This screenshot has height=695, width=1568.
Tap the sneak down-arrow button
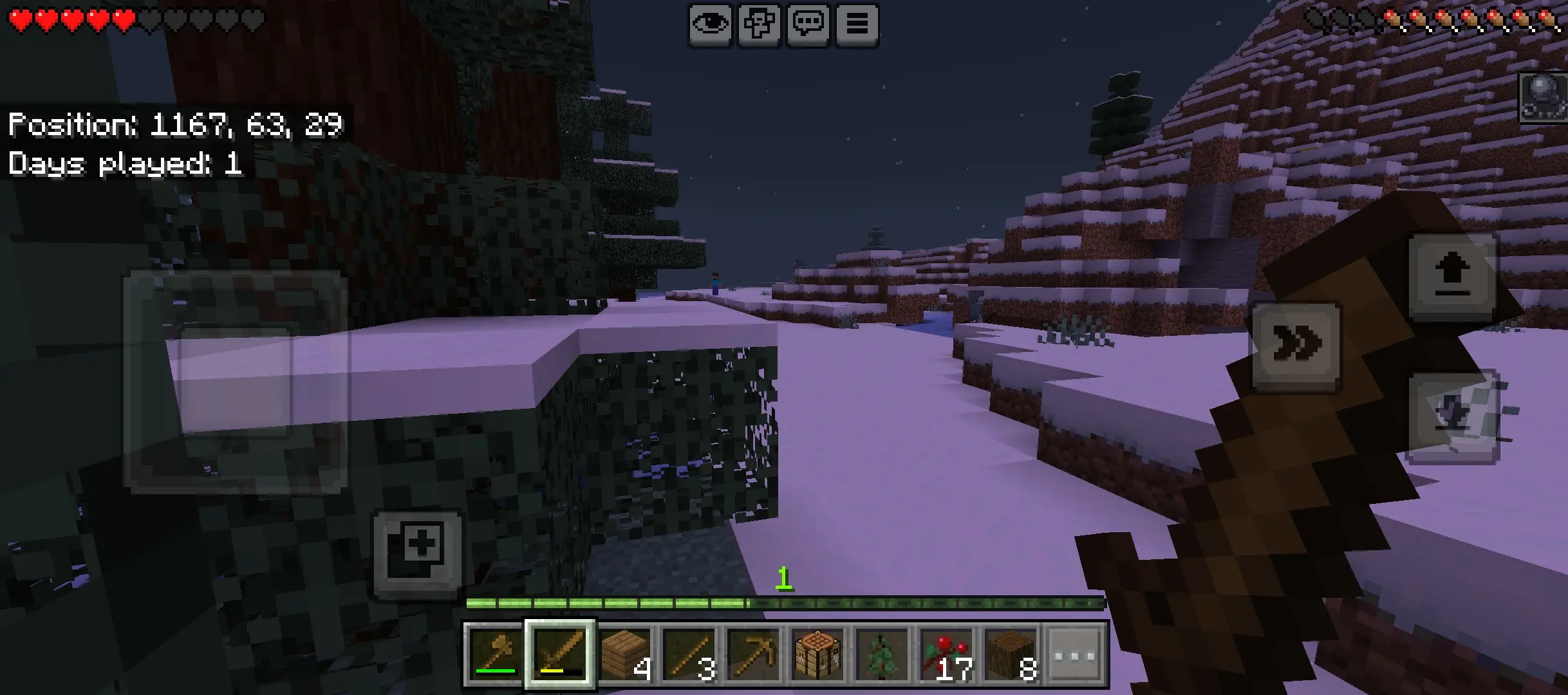coord(1452,415)
